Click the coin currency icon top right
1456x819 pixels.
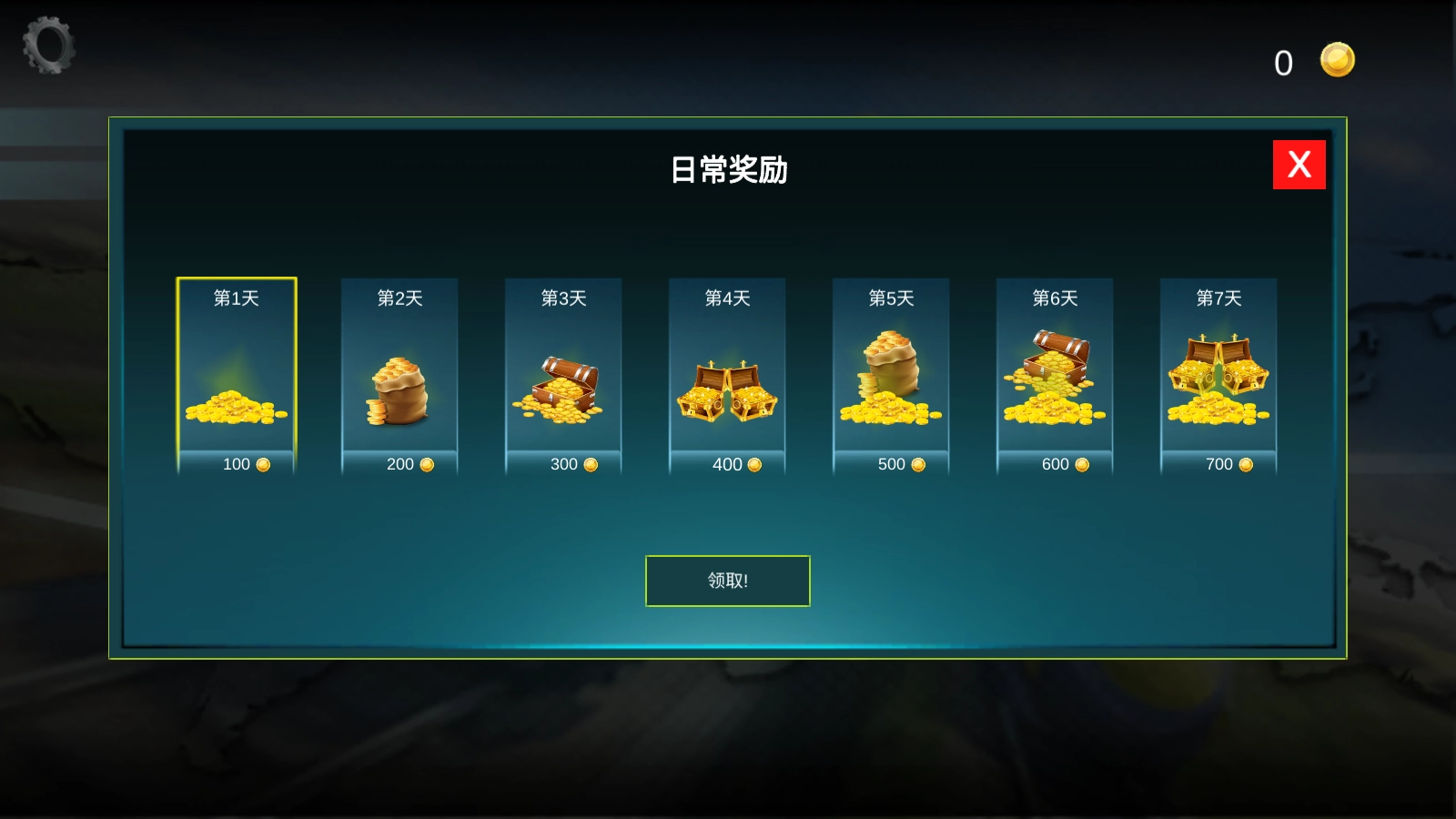pyautogui.click(x=1337, y=59)
